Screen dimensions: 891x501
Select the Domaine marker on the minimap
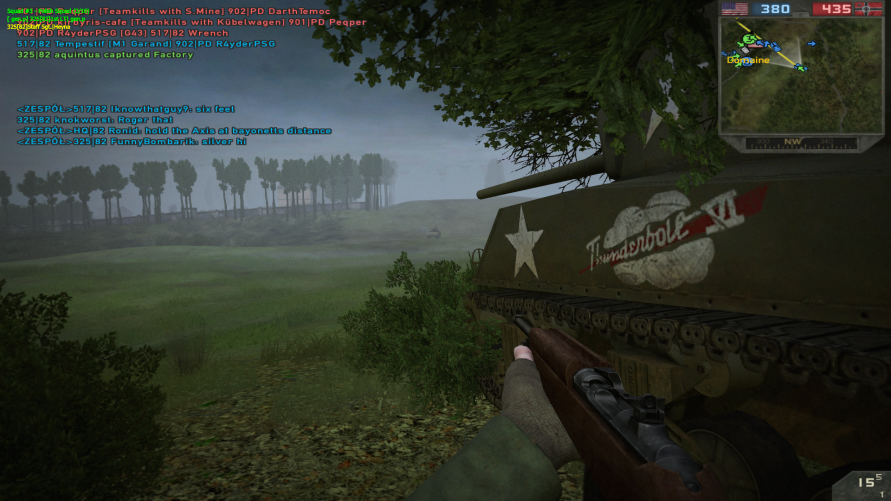click(748, 60)
